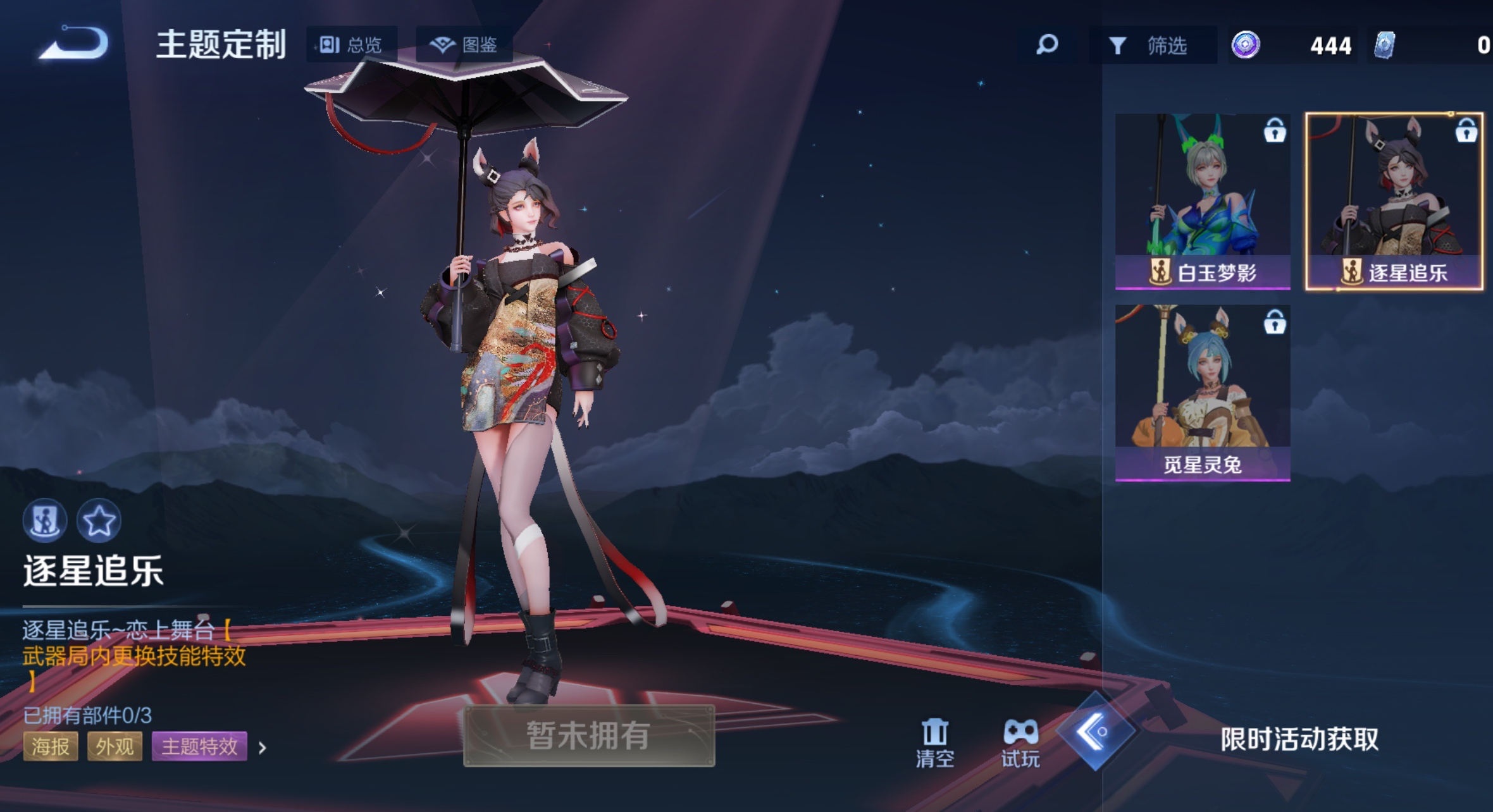Click the star badge icon
1493x812 pixels.
coord(99,521)
